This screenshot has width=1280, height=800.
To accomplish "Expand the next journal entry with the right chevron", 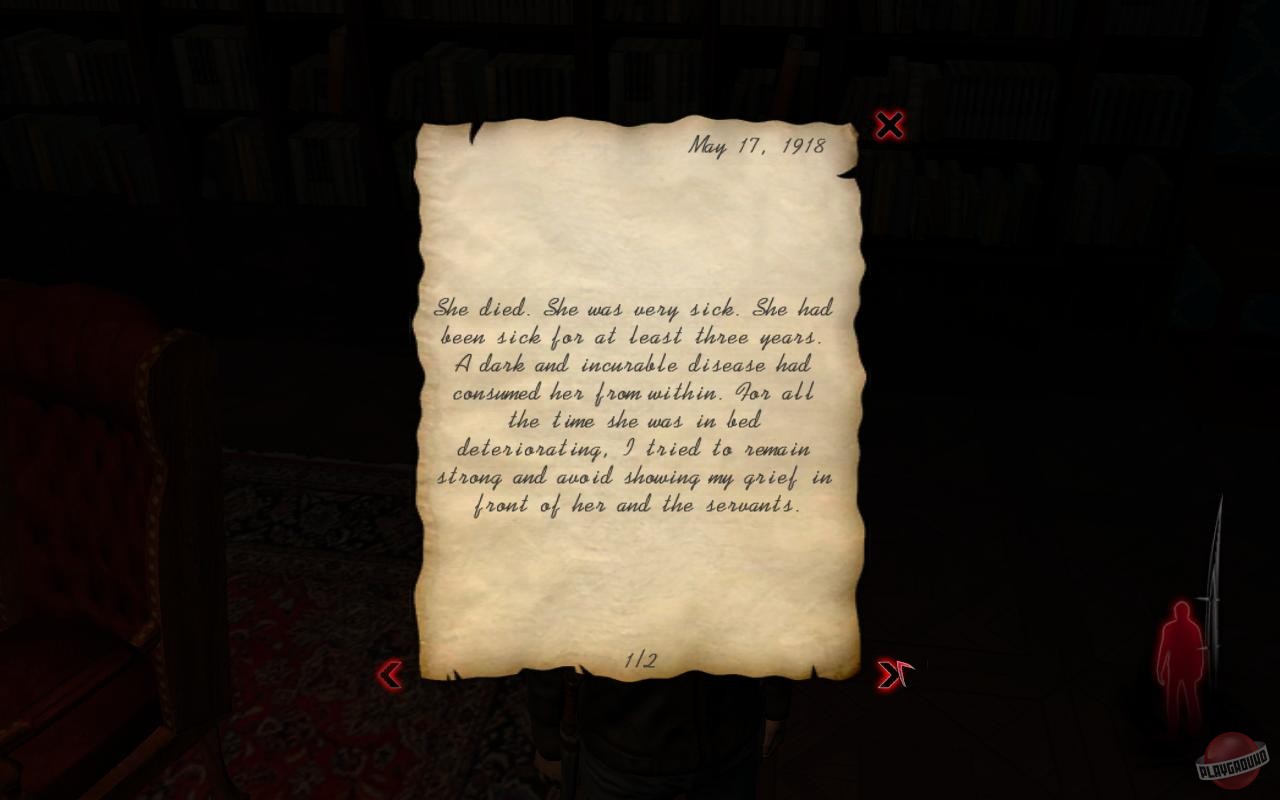I will point(888,676).
